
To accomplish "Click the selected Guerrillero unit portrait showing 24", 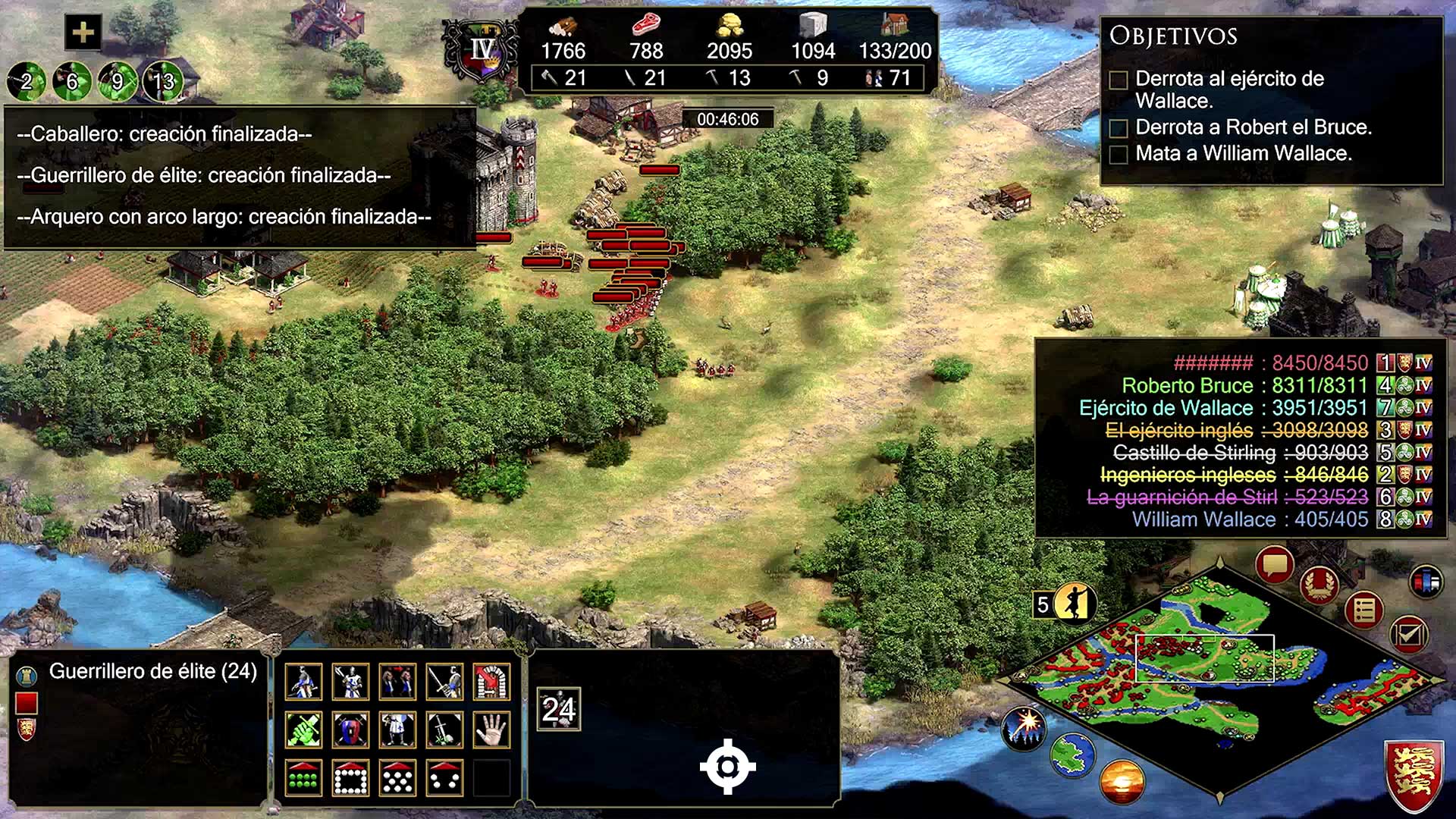I will [x=559, y=709].
